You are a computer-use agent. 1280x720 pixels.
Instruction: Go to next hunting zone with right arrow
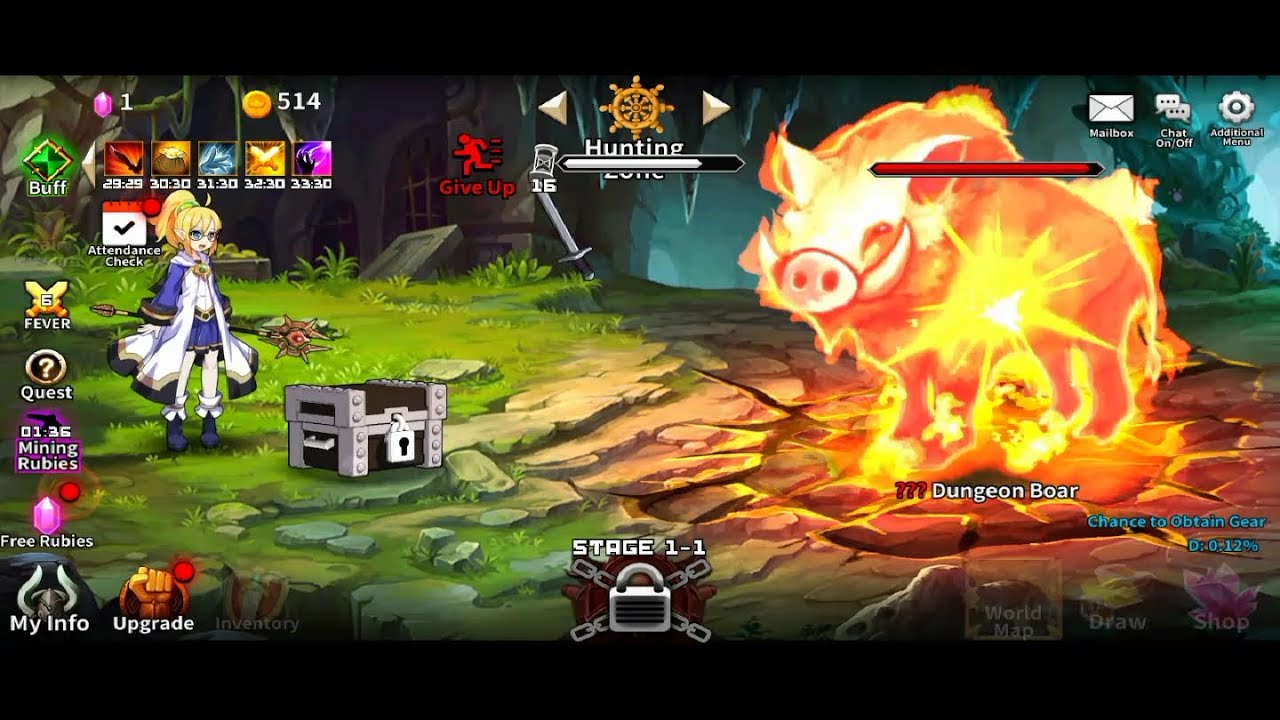(715, 107)
